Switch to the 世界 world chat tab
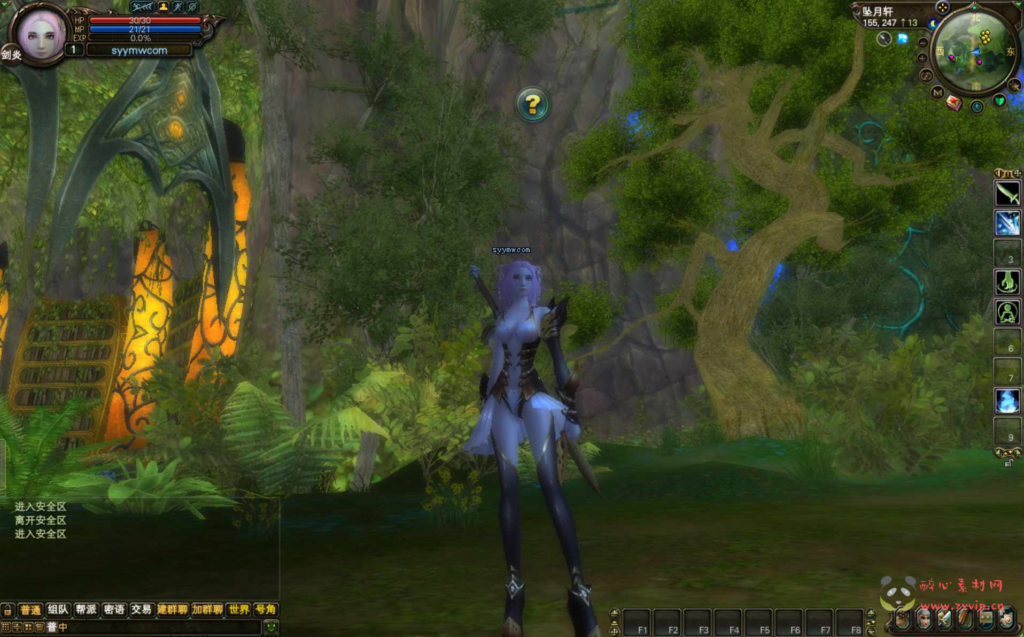 pos(238,609)
